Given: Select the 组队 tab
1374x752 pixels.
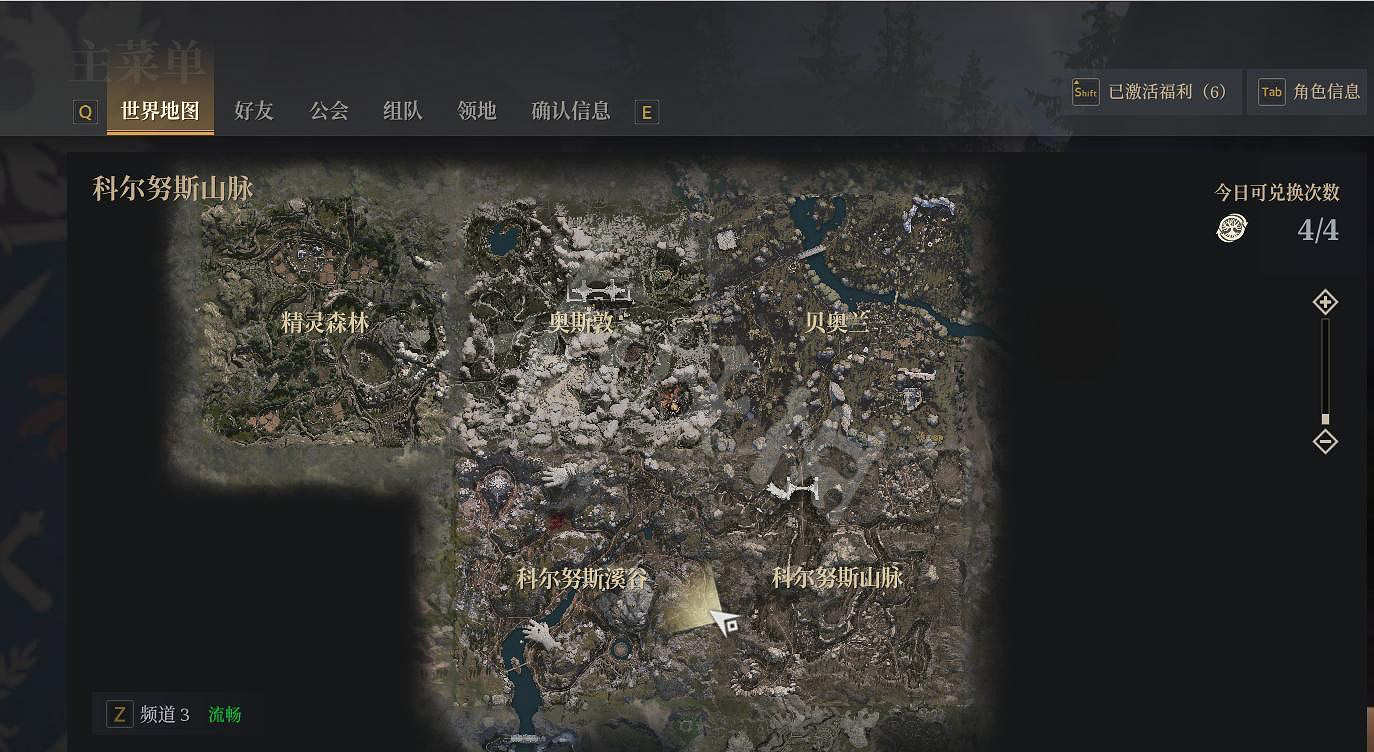Looking at the screenshot, I should [402, 111].
